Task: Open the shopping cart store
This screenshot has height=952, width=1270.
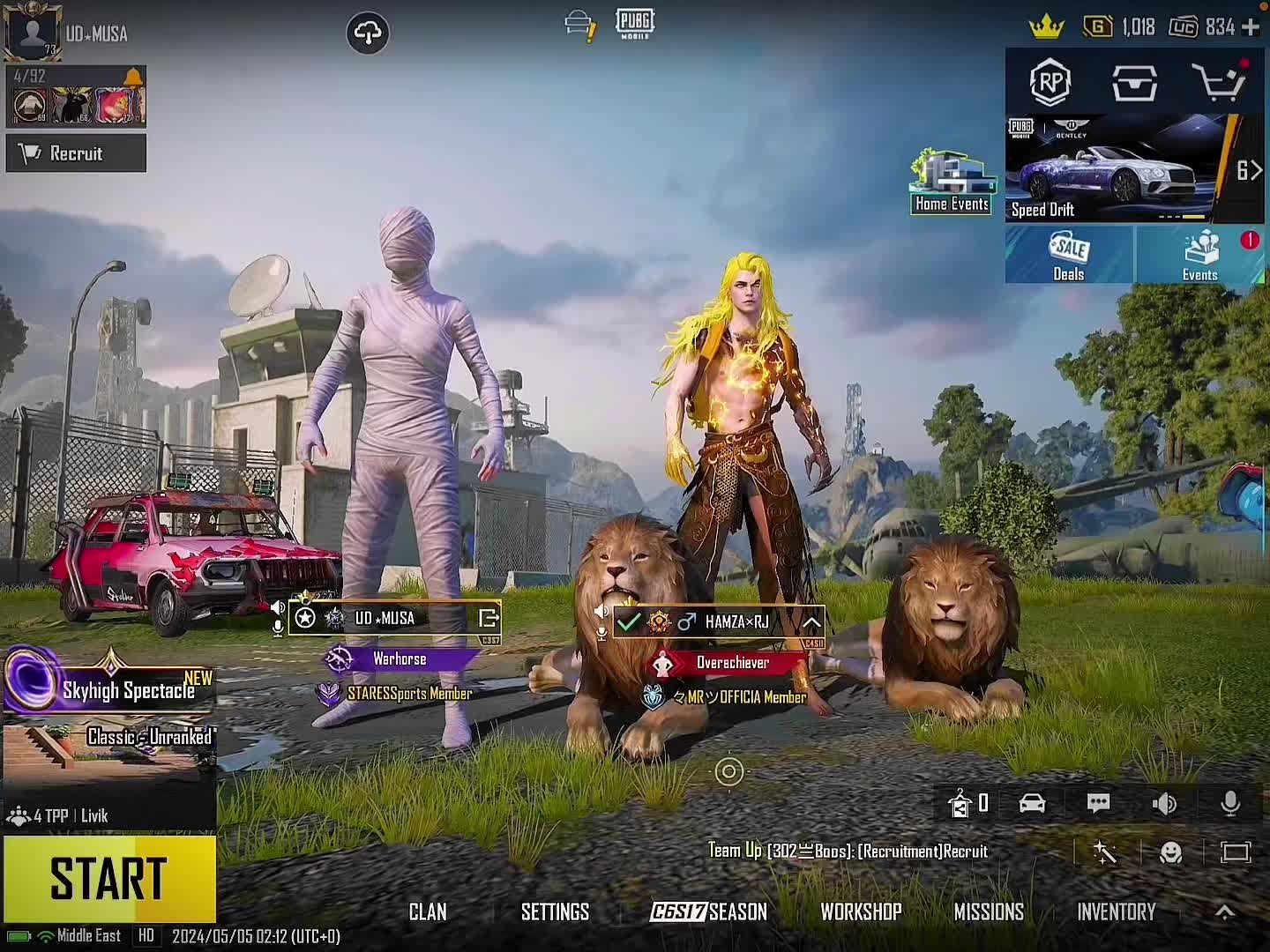Action: pos(1219,83)
